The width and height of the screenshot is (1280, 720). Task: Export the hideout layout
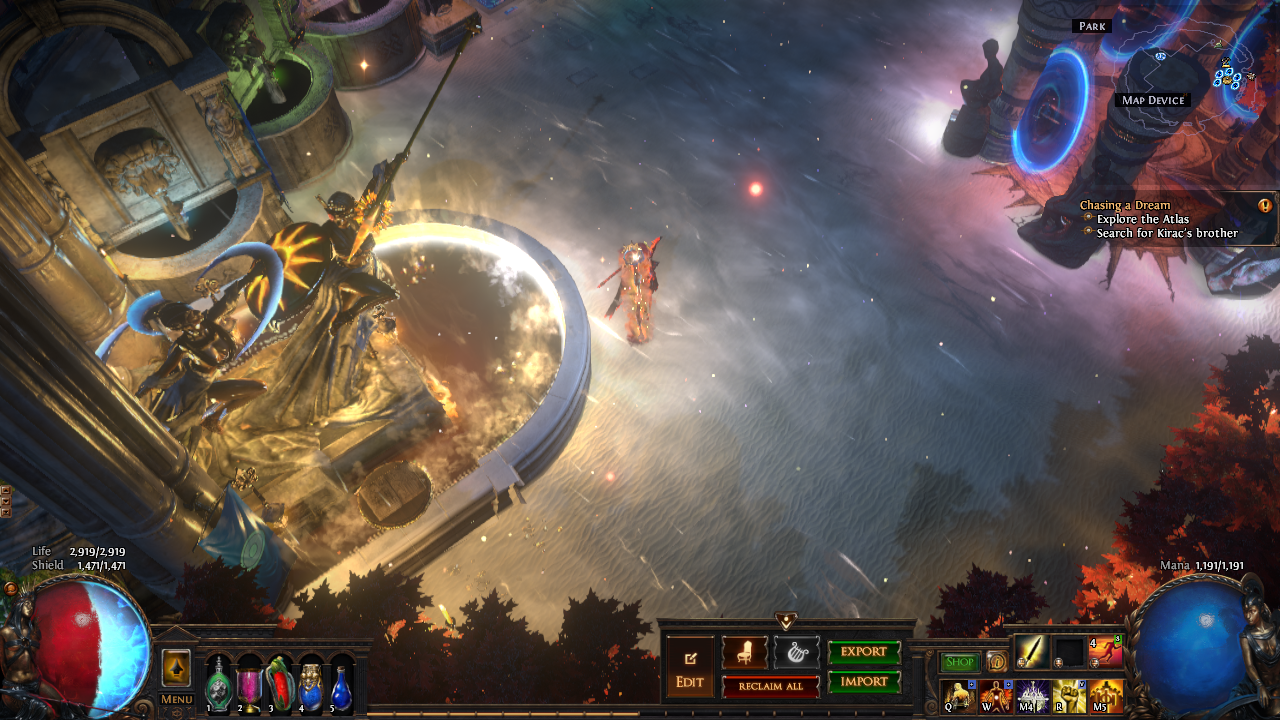point(864,652)
